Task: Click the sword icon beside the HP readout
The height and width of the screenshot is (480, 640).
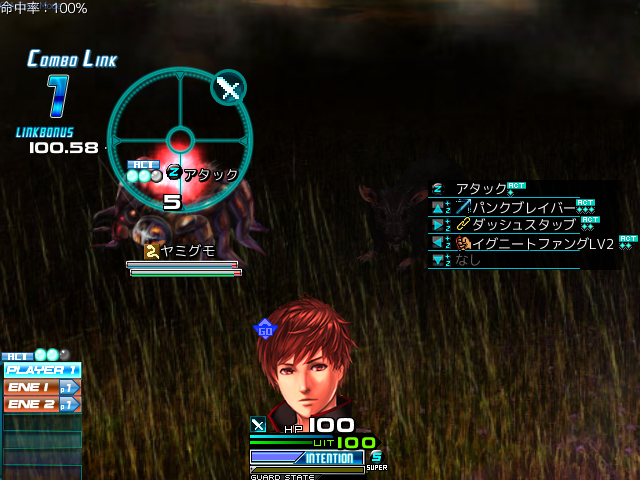Action: coord(257,424)
